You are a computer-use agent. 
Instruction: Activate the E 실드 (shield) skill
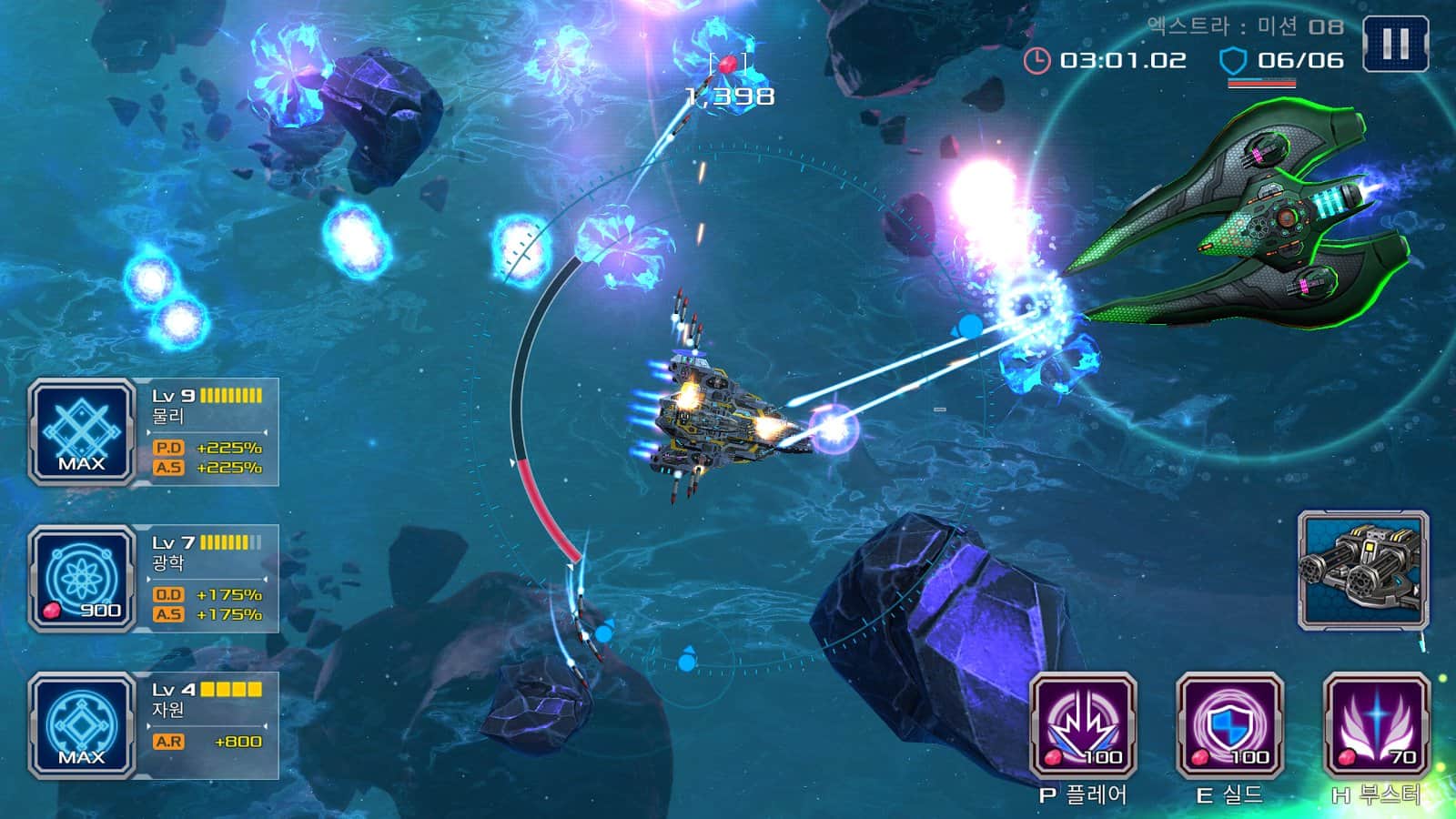(x=1229, y=725)
